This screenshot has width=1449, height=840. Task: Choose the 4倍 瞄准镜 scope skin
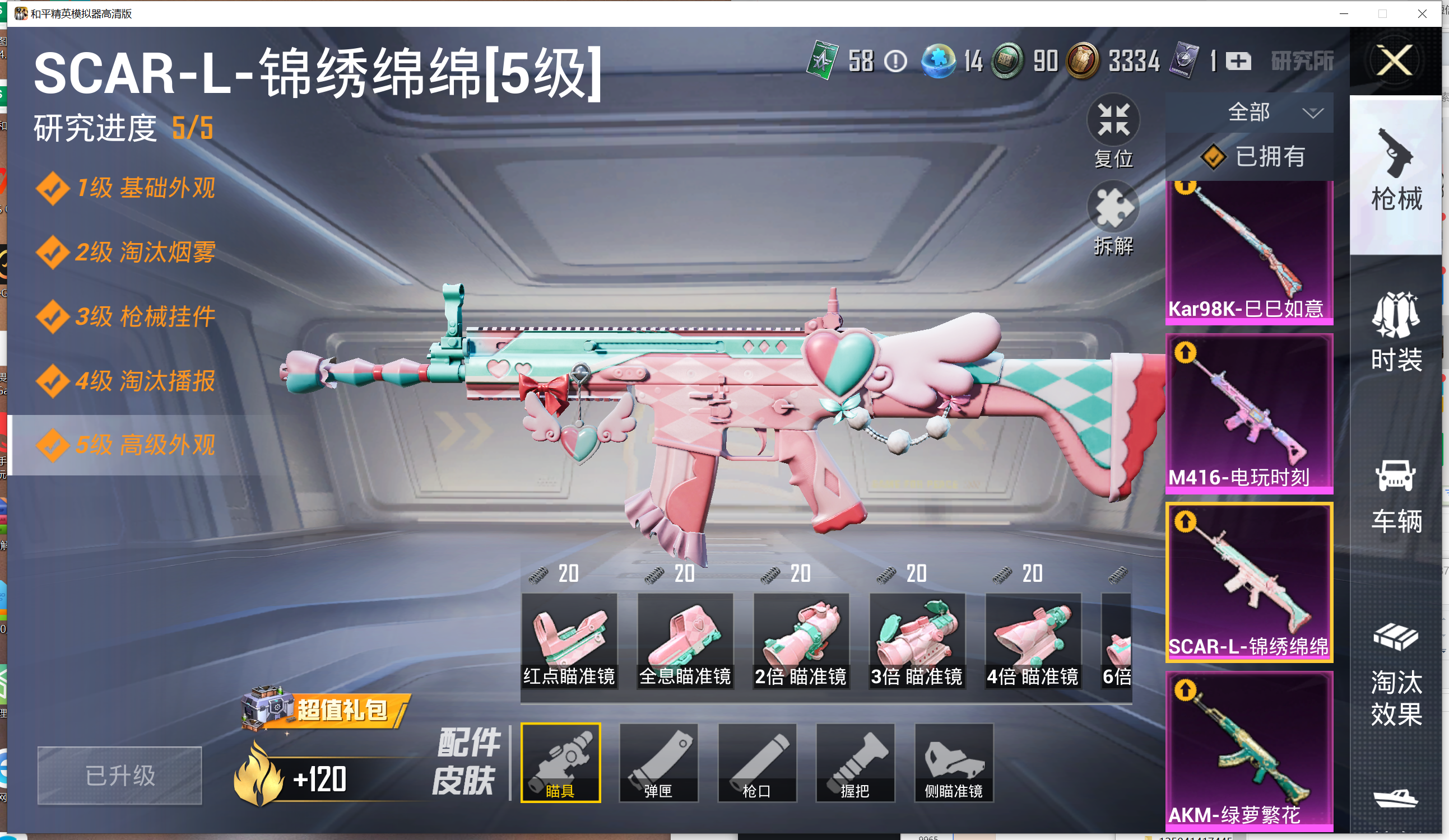click(1033, 640)
